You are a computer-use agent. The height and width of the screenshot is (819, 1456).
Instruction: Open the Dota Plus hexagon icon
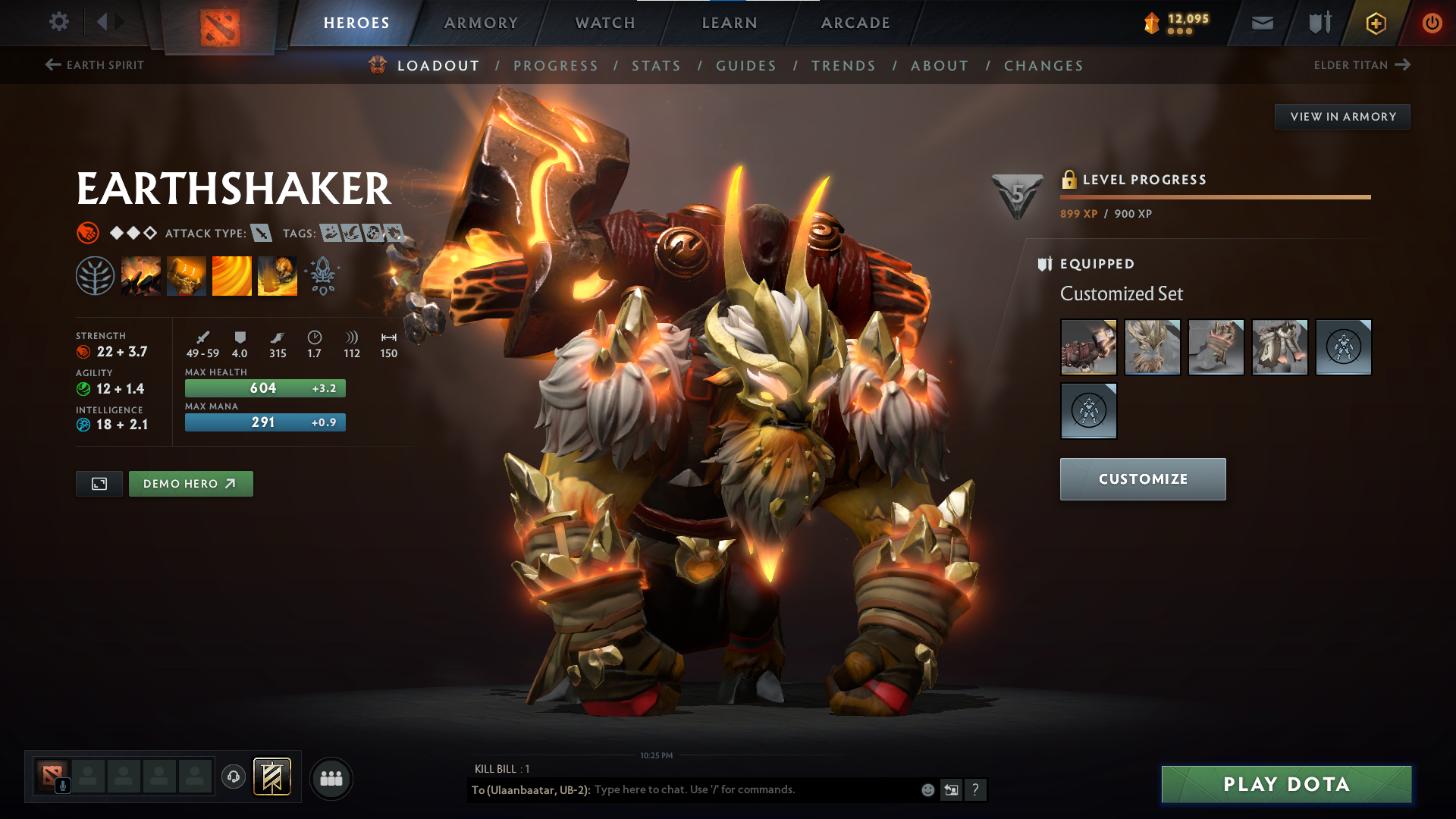(x=1375, y=23)
